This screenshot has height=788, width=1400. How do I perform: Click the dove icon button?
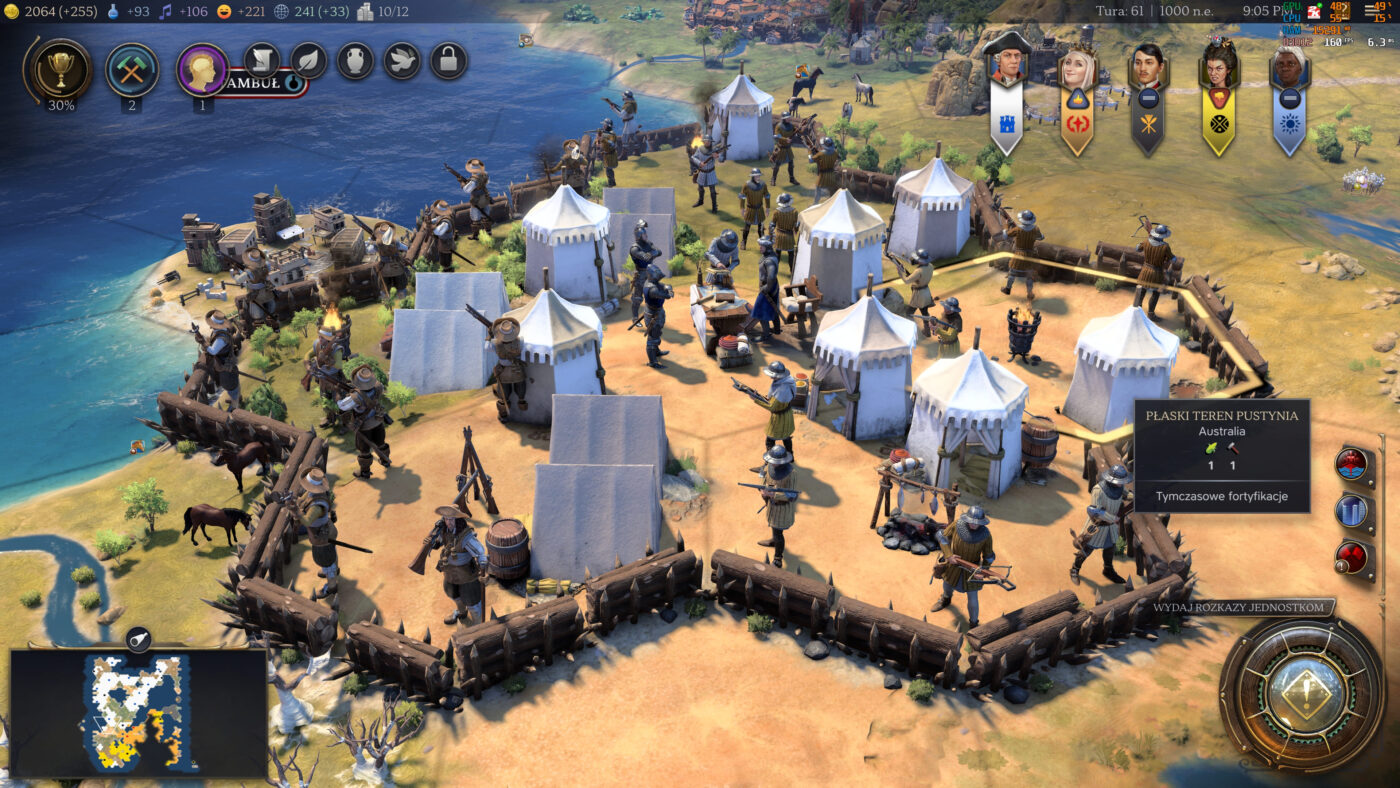click(402, 61)
